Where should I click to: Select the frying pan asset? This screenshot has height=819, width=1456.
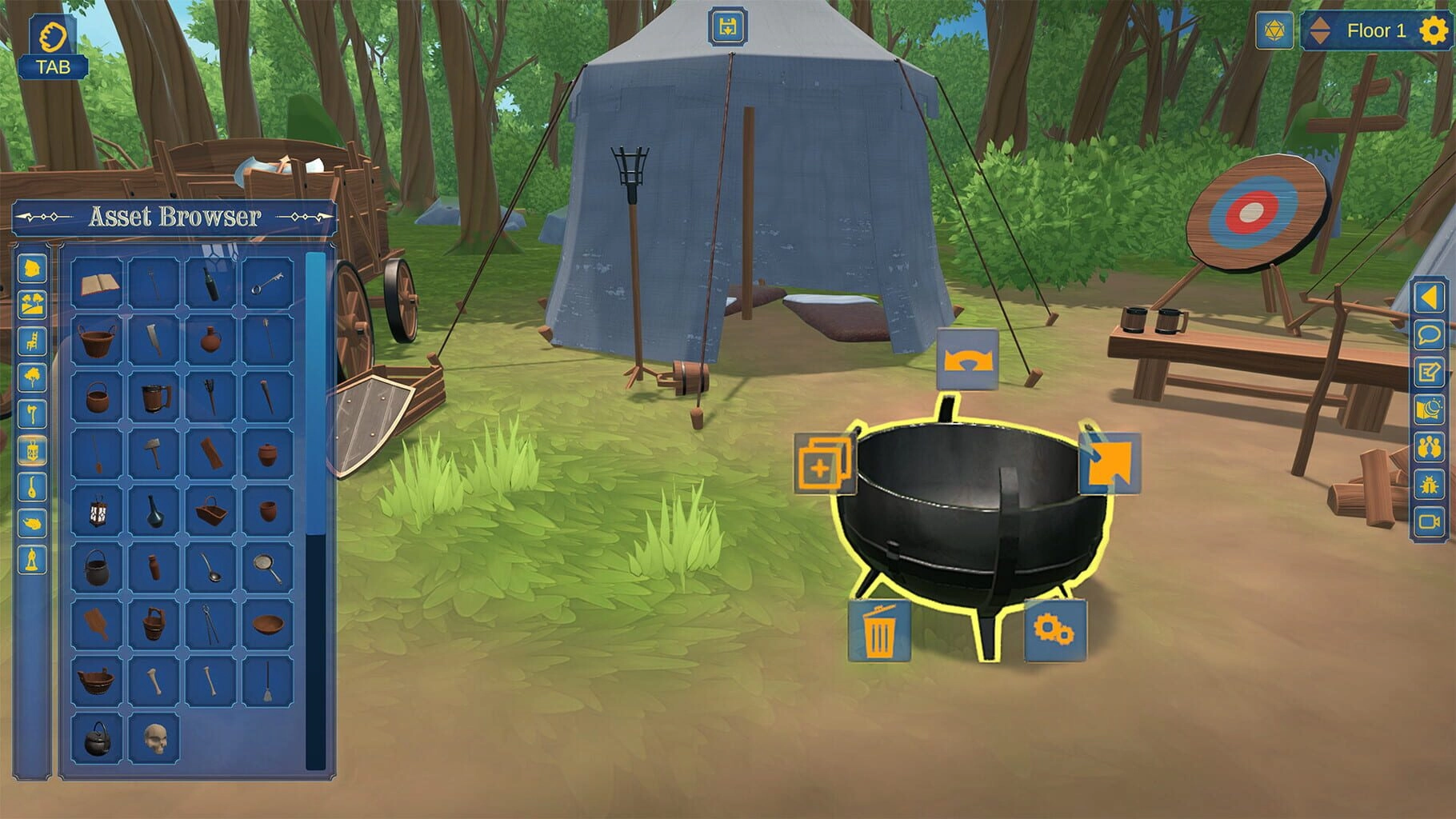tap(268, 567)
